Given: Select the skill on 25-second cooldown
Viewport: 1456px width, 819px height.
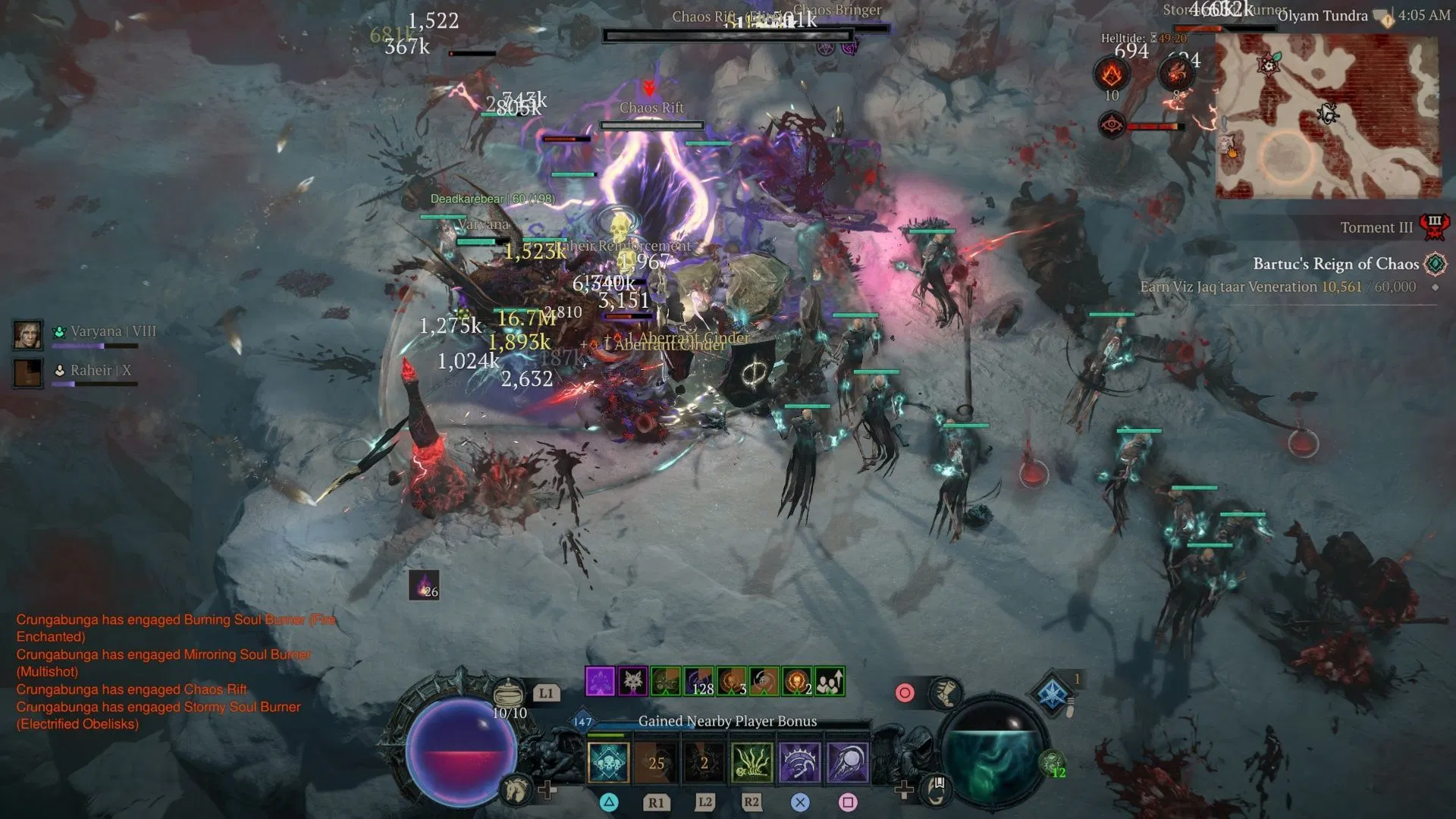Looking at the screenshot, I should [656, 762].
